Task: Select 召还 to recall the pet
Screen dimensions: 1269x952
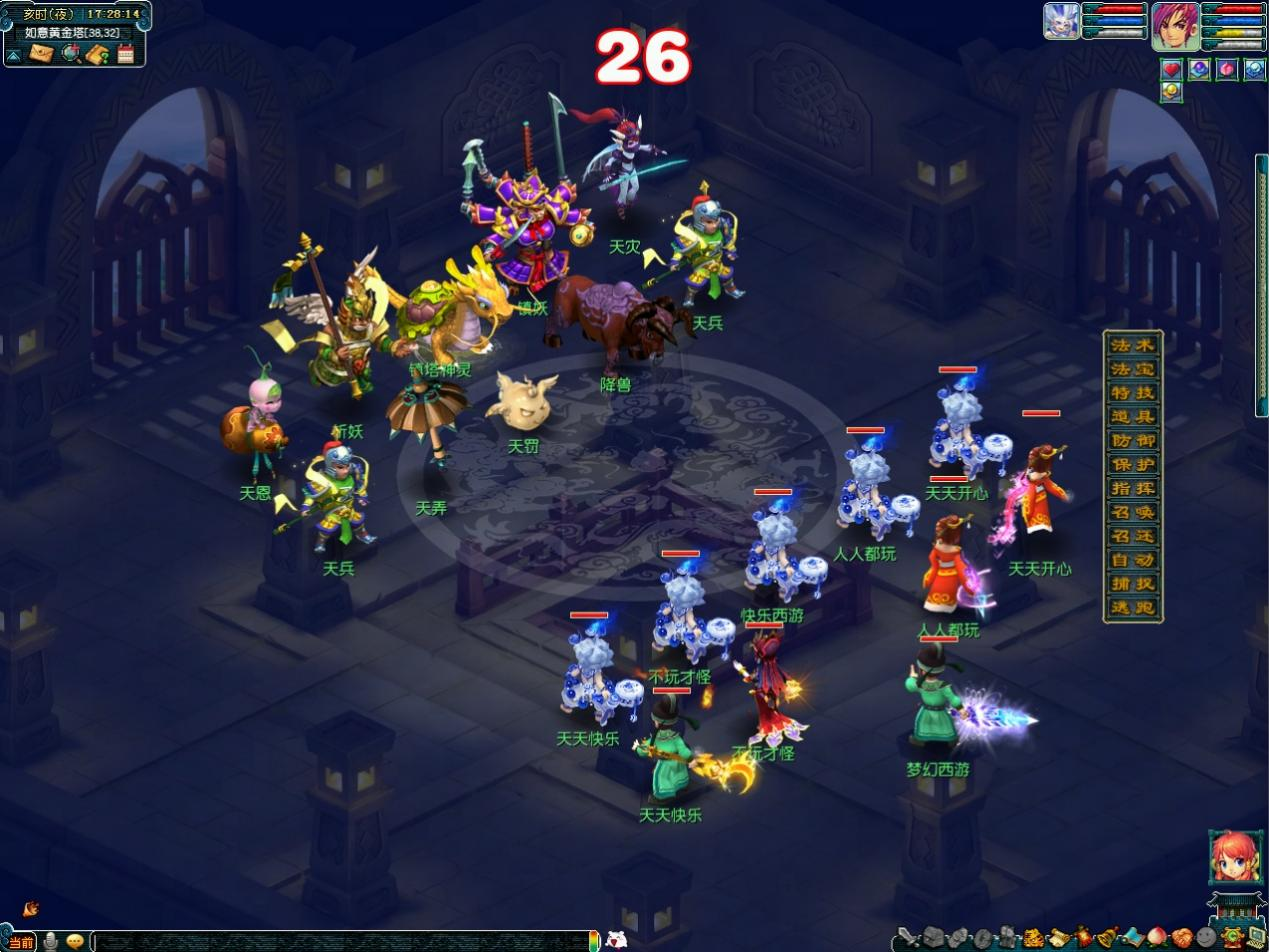Action: [x=1133, y=537]
